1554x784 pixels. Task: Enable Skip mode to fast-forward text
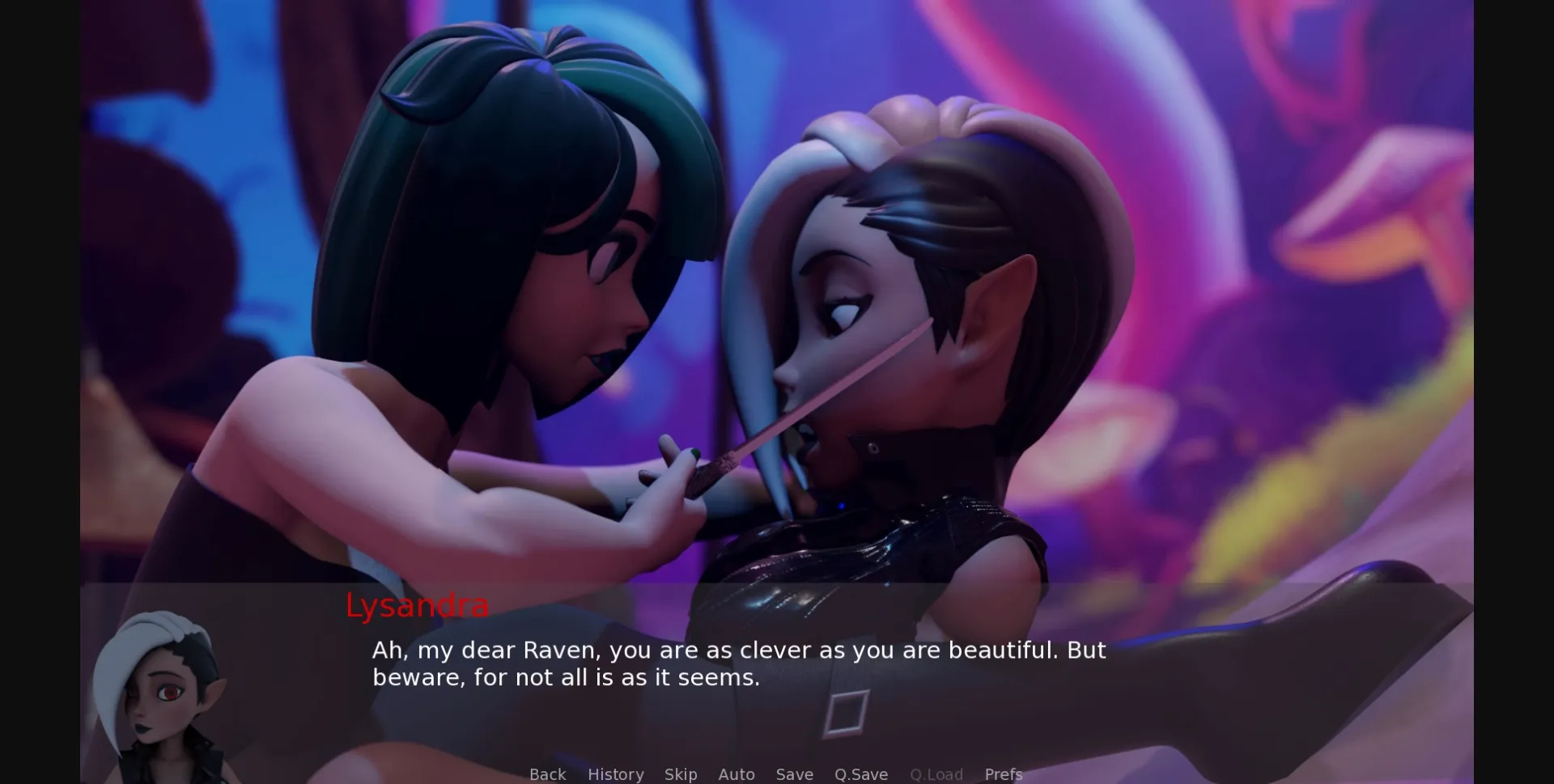click(x=681, y=774)
